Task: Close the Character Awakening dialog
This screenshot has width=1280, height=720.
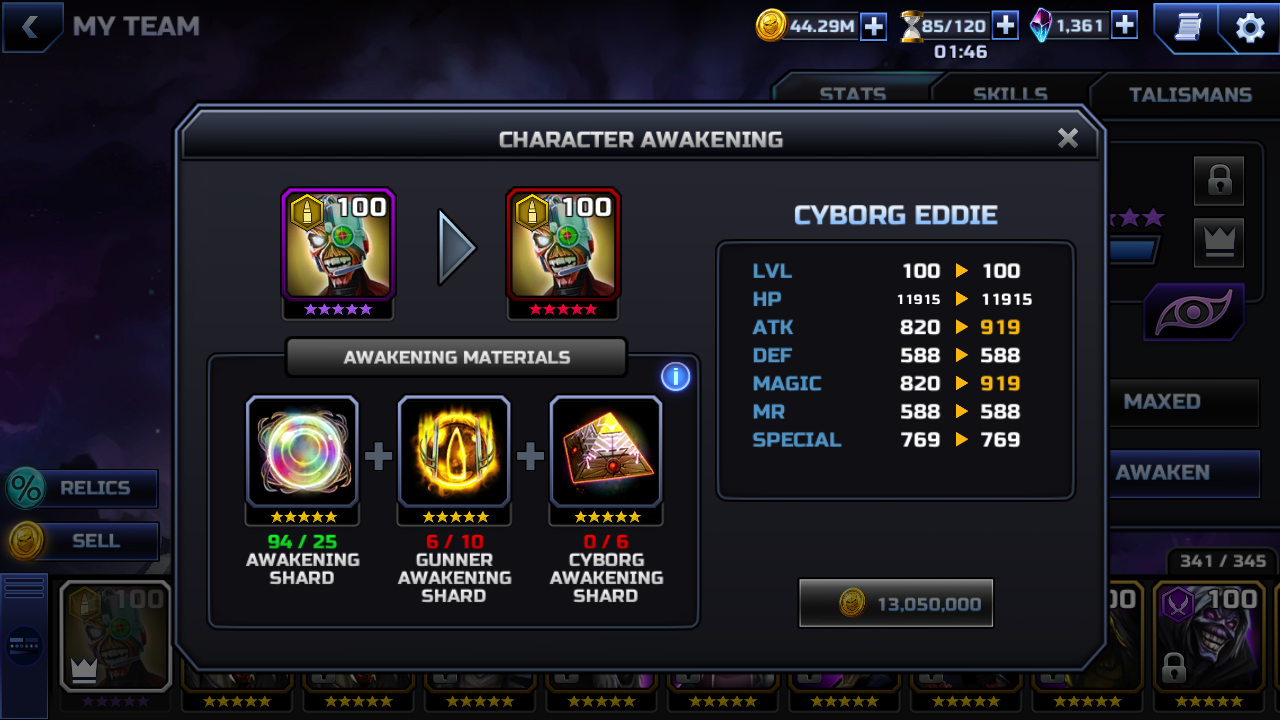Action: click(x=1068, y=138)
